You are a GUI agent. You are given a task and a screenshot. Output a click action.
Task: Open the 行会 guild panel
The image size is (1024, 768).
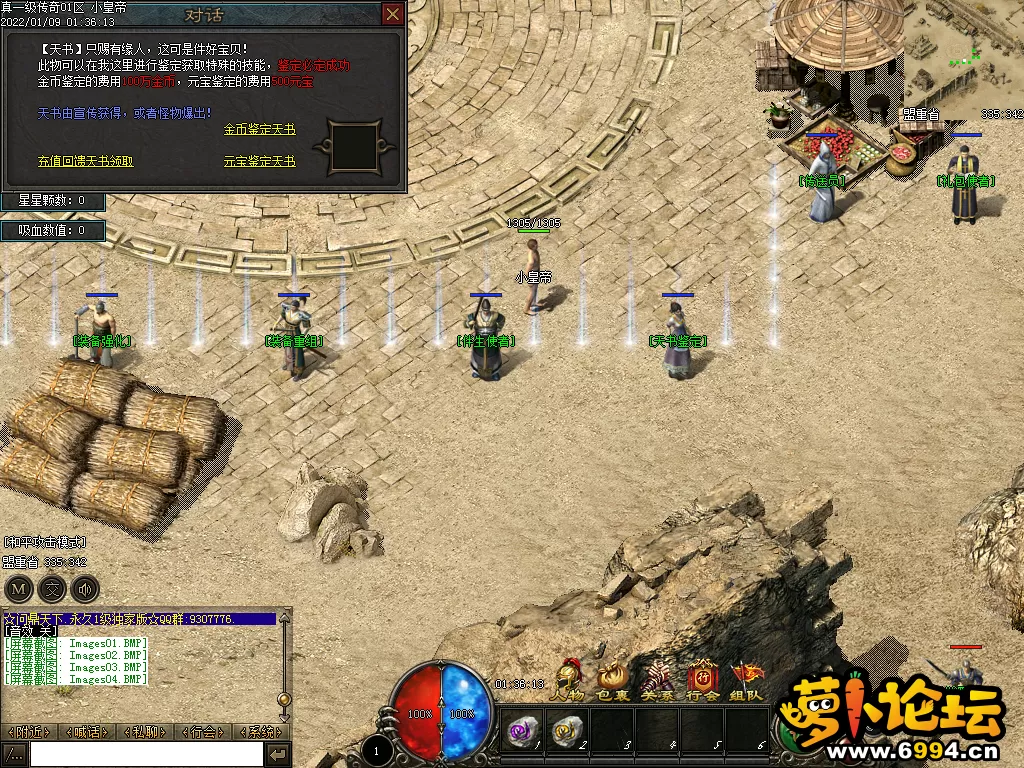point(702,681)
